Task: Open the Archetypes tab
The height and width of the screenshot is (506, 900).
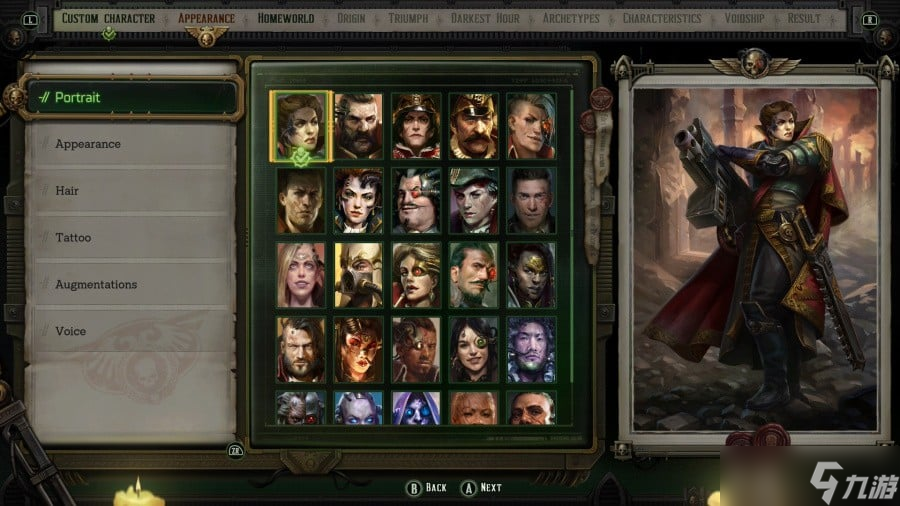Action: [571, 18]
